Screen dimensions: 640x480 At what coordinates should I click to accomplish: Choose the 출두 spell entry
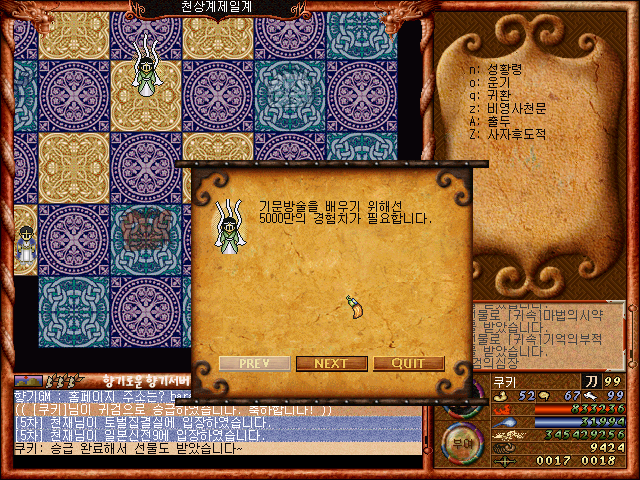point(504,121)
